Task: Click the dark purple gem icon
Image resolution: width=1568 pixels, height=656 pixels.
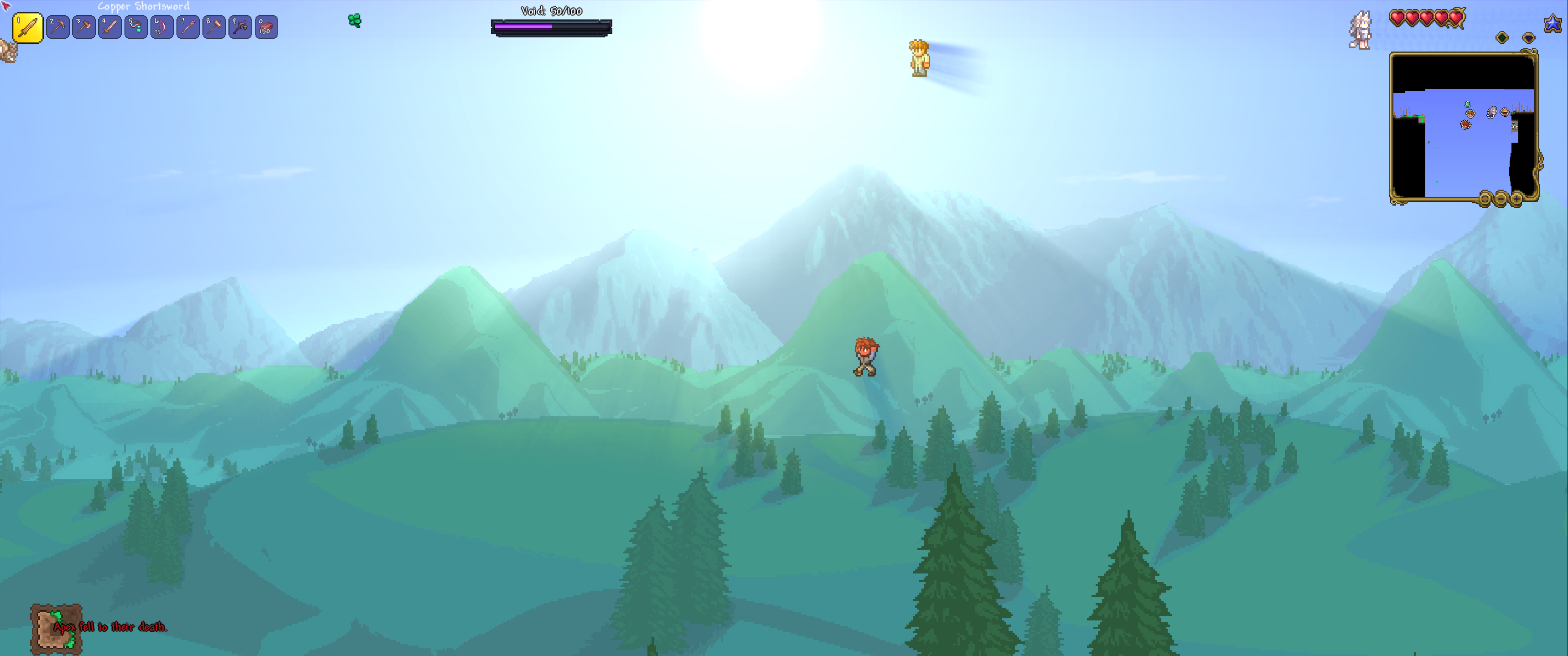Action: click(1528, 38)
